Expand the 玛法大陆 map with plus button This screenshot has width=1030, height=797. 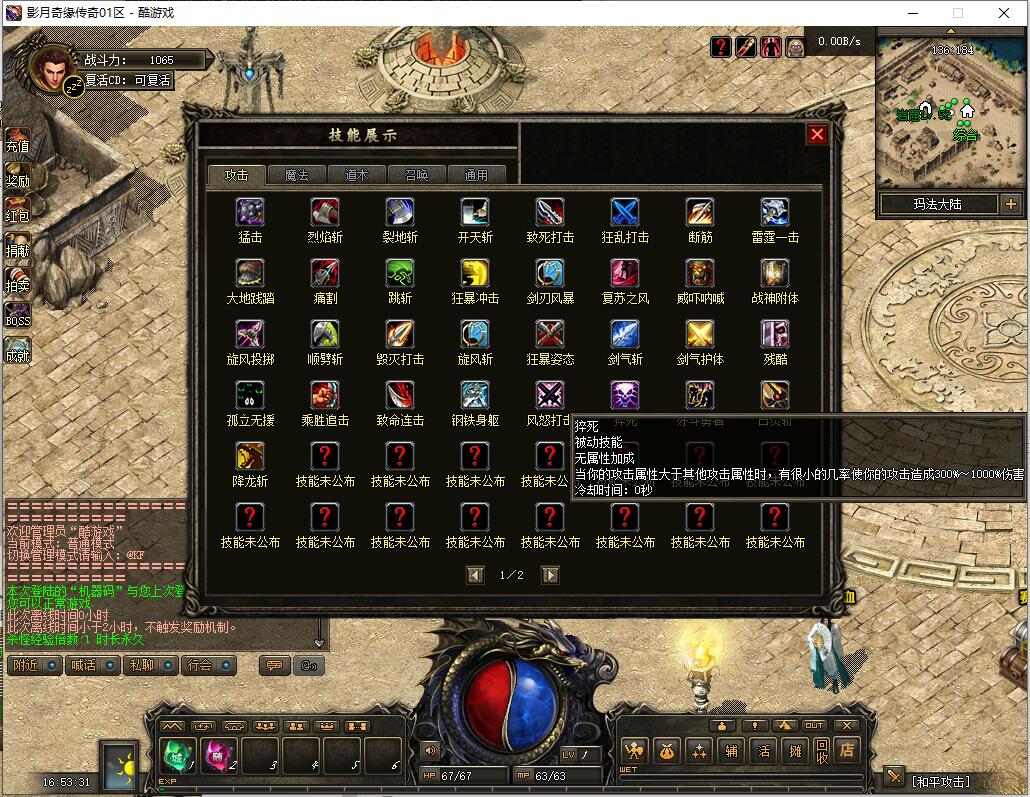[x=1010, y=204]
